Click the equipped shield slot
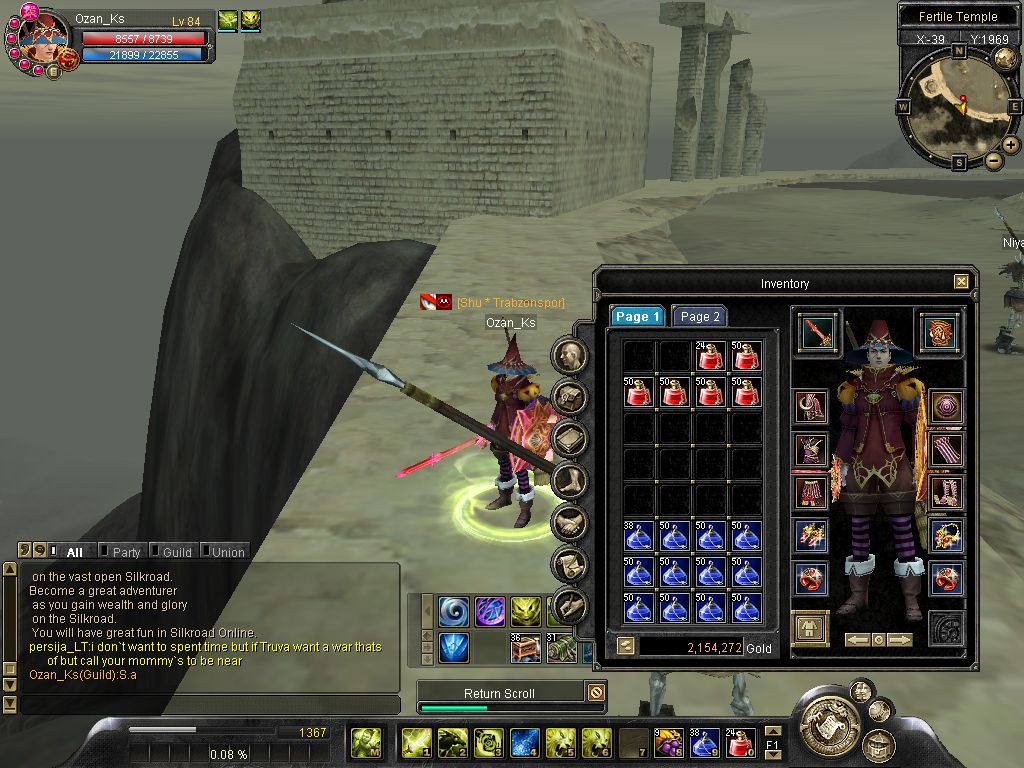 click(x=940, y=333)
